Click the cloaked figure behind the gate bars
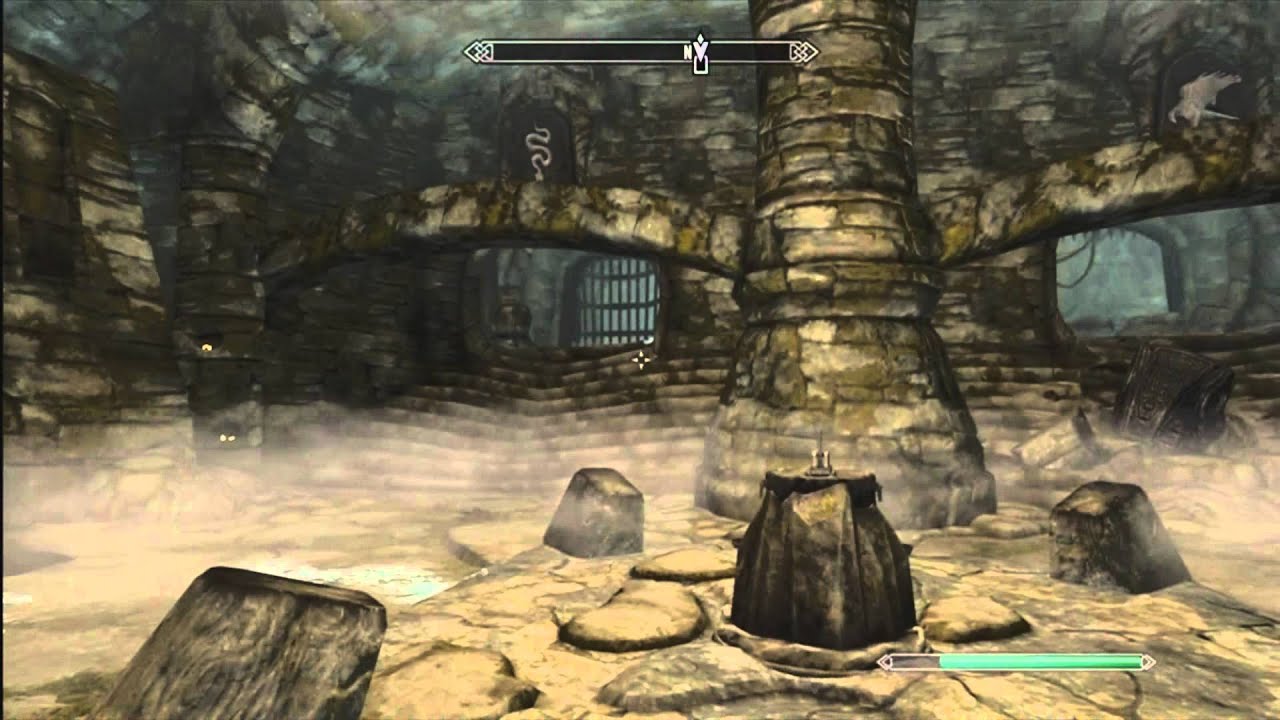 [512, 315]
